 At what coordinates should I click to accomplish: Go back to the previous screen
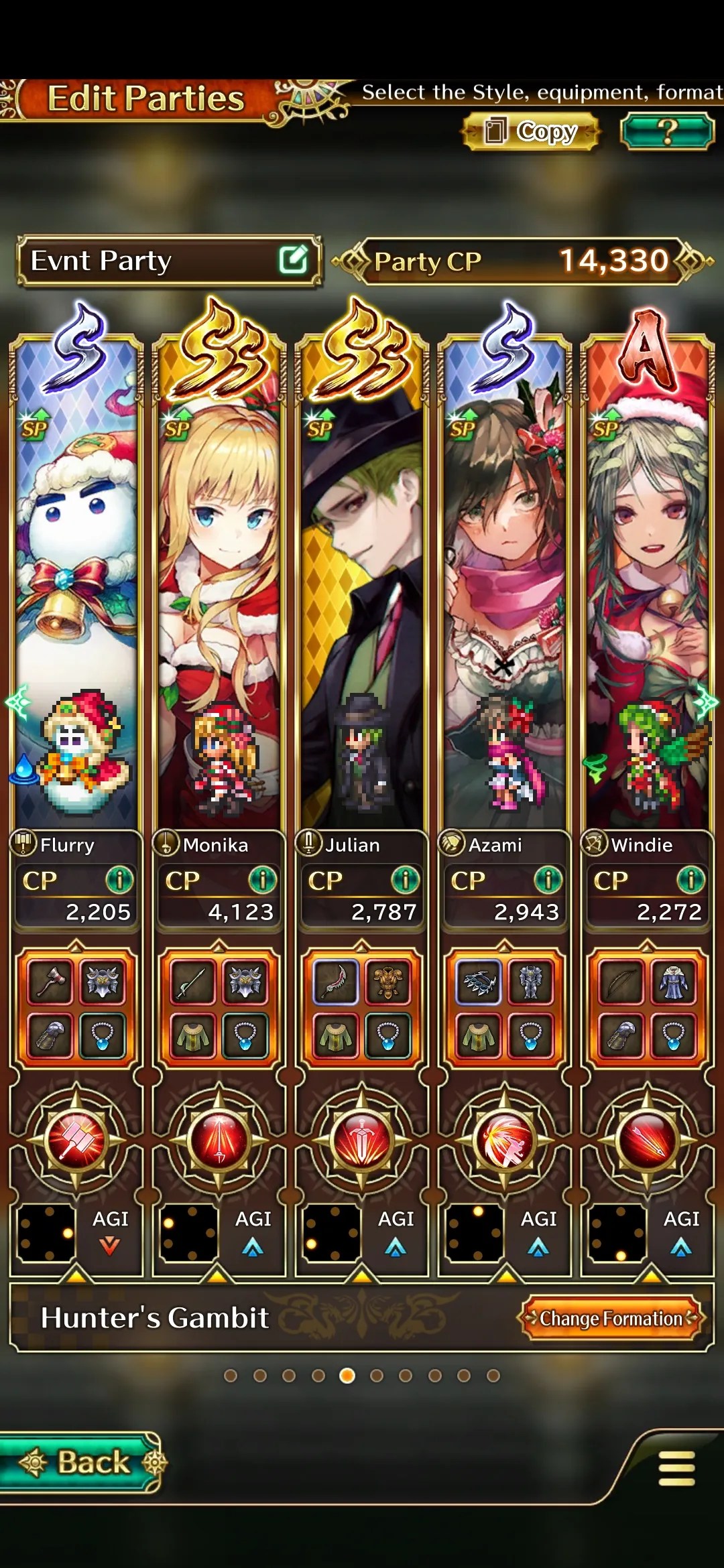[82, 1462]
